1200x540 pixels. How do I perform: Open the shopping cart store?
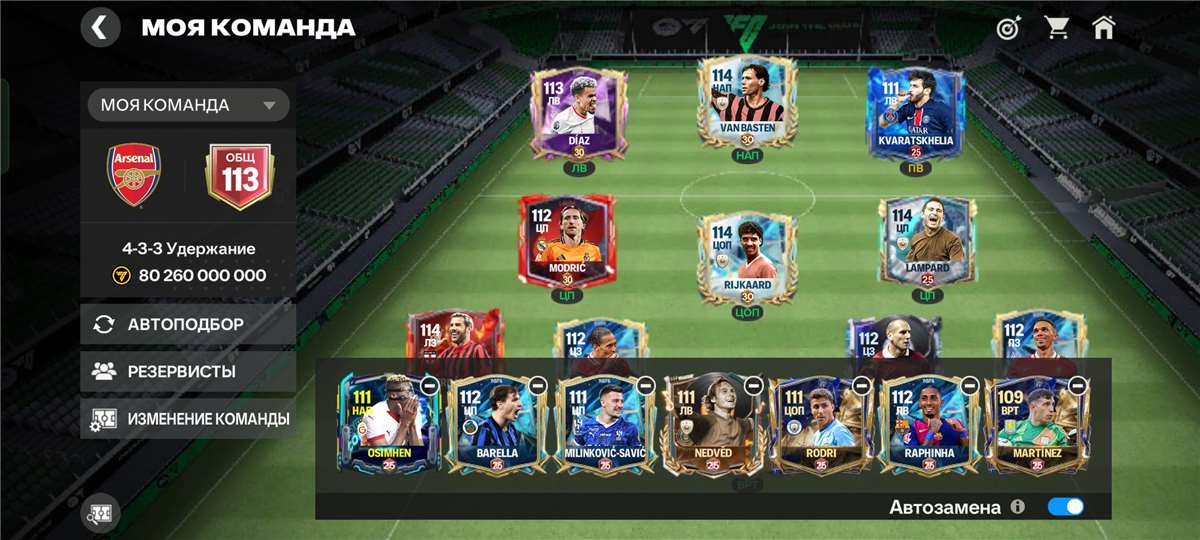coord(1057,28)
